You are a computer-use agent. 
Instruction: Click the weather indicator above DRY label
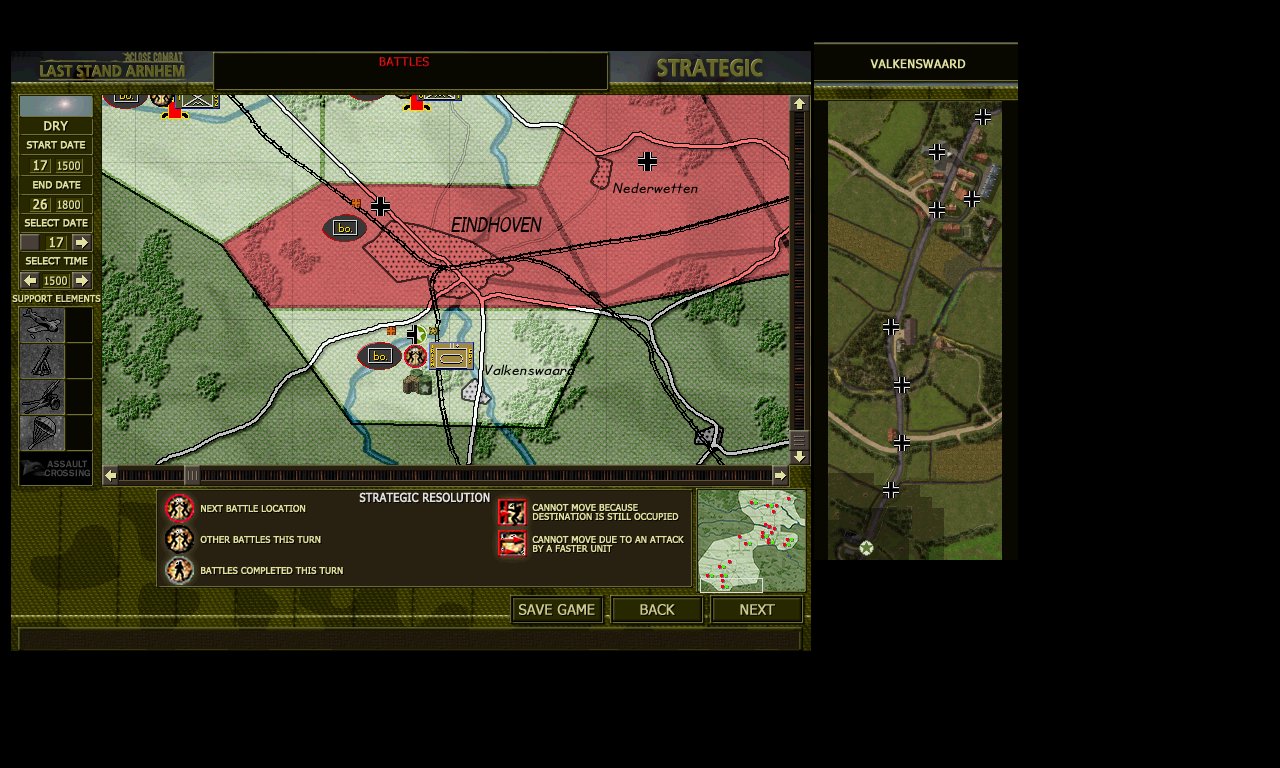pos(56,104)
